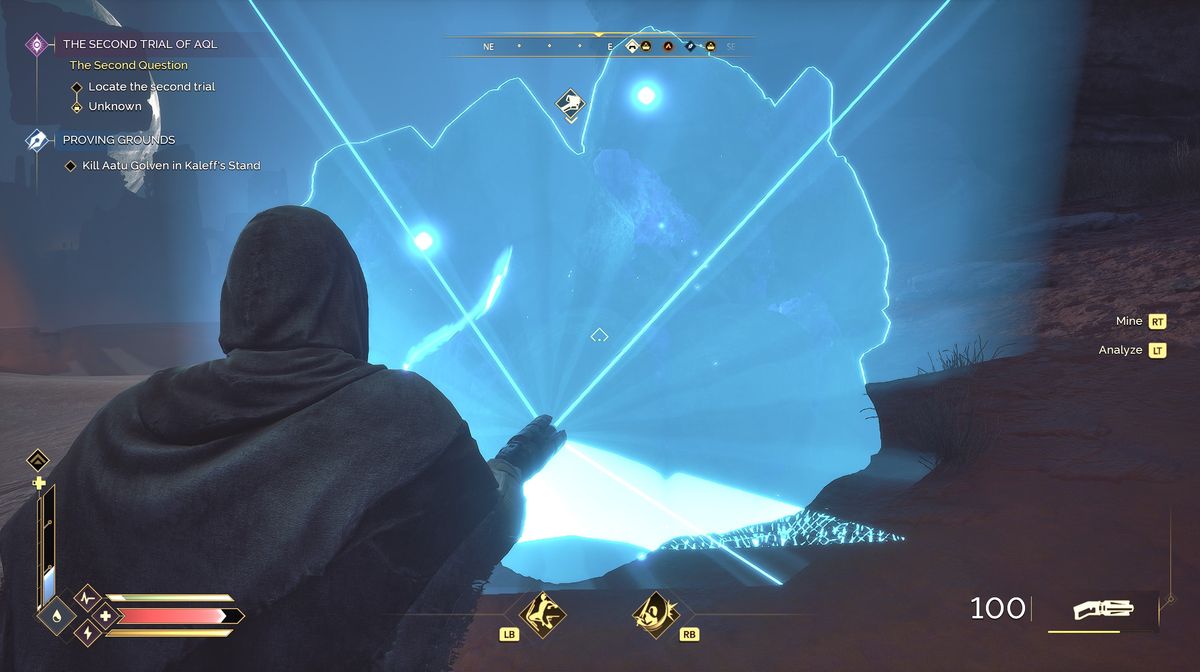Click the heartbeat pulse status icon

(86, 598)
